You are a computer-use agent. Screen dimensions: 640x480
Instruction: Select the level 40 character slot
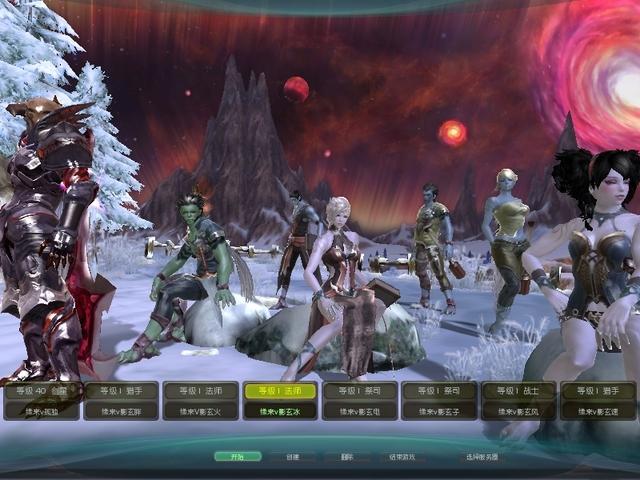(x=41, y=400)
